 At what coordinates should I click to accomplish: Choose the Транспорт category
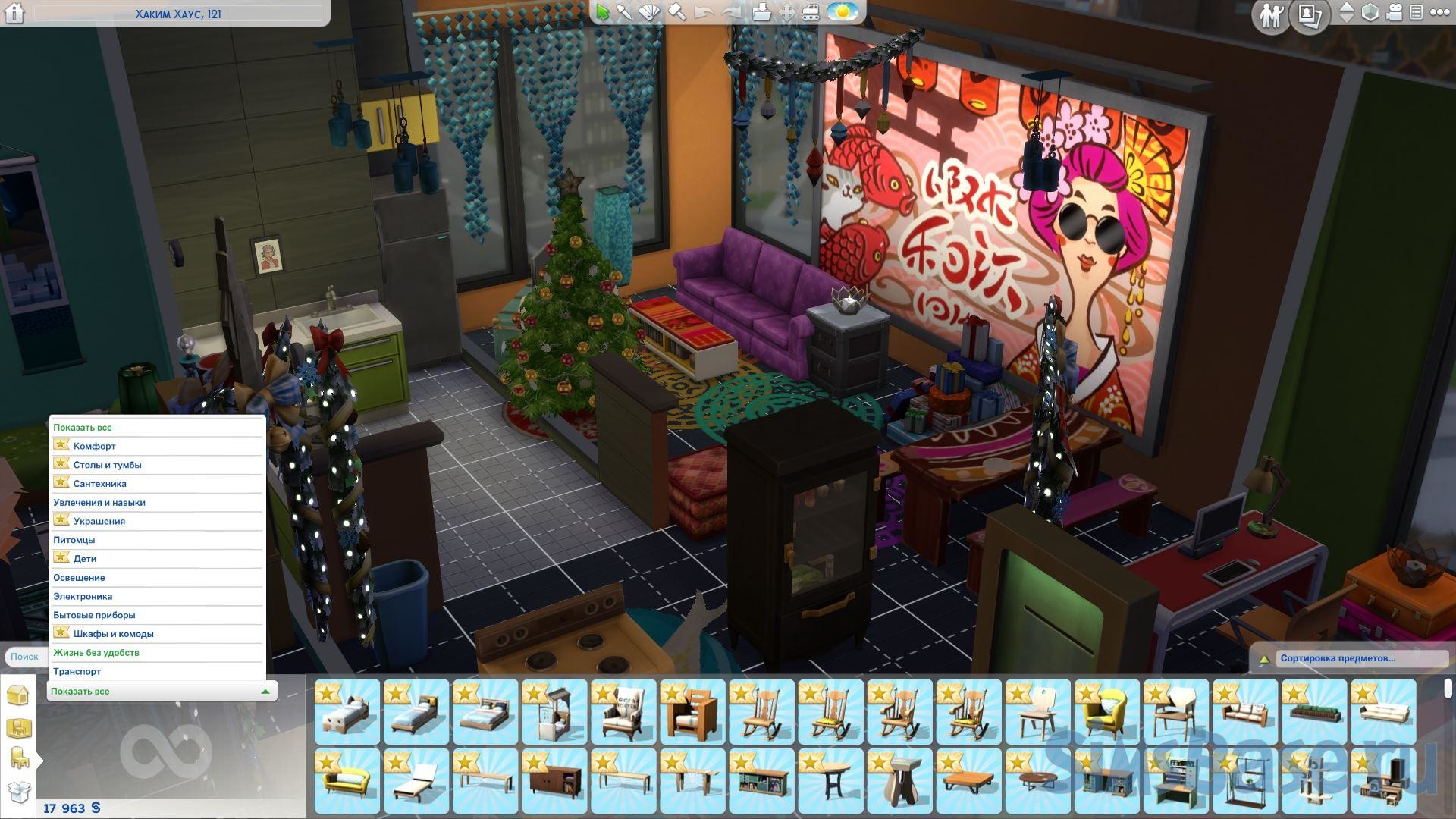click(77, 671)
